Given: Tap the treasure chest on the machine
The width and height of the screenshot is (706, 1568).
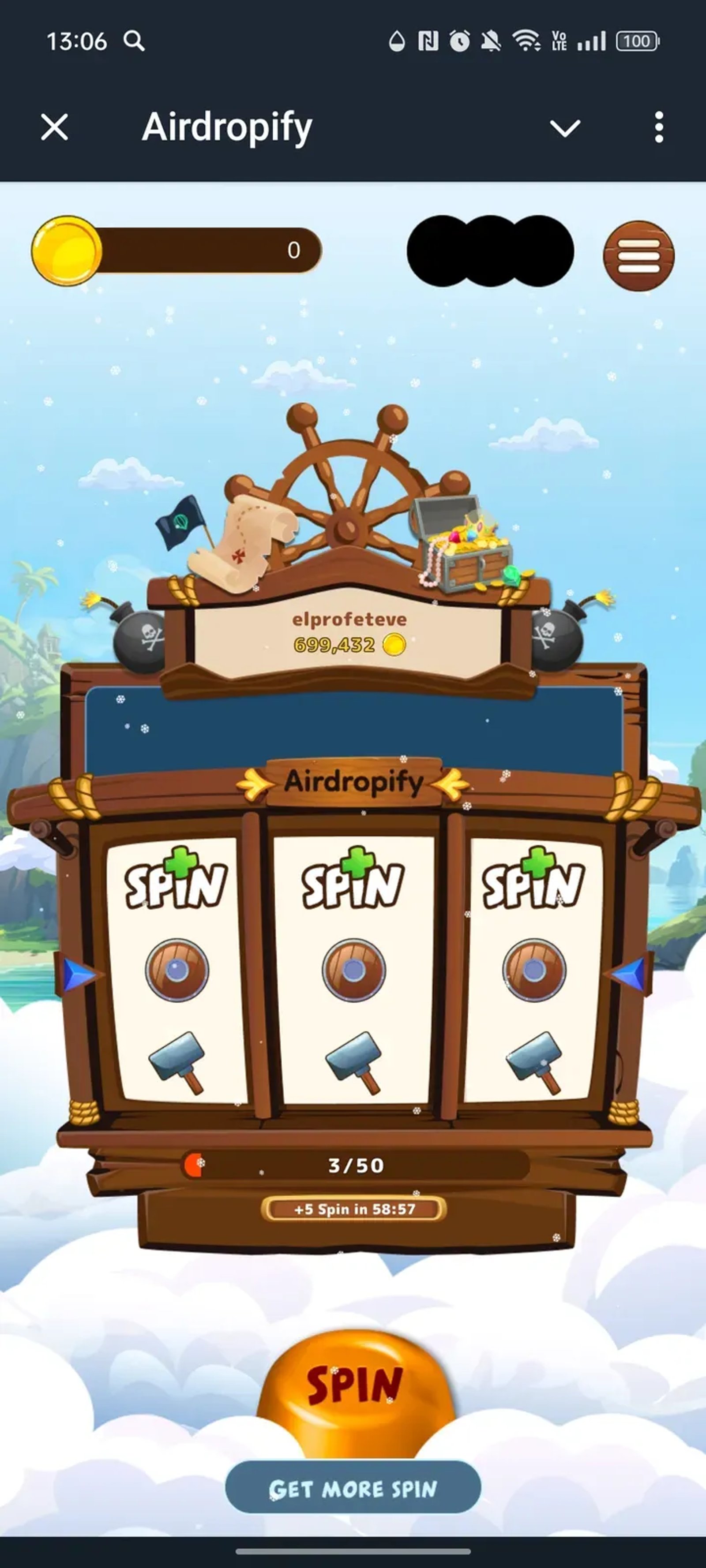Looking at the screenshot, I should click(x=461, y=547).
